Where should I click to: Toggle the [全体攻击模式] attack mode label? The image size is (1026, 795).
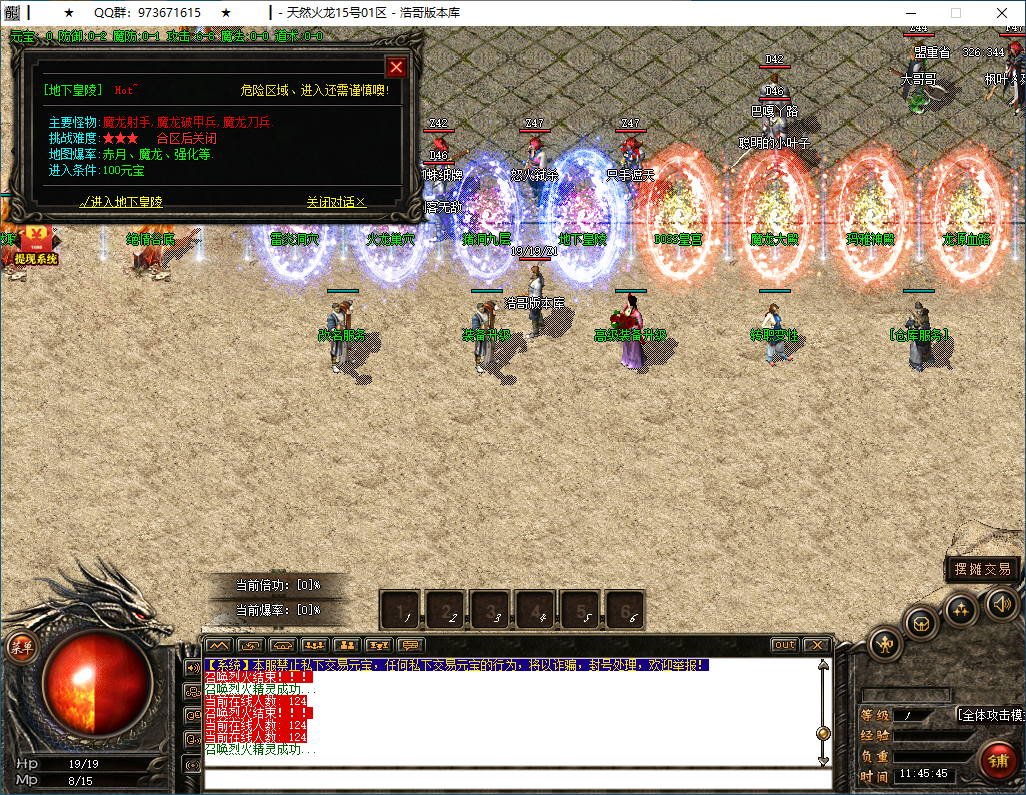pos(990,715)
